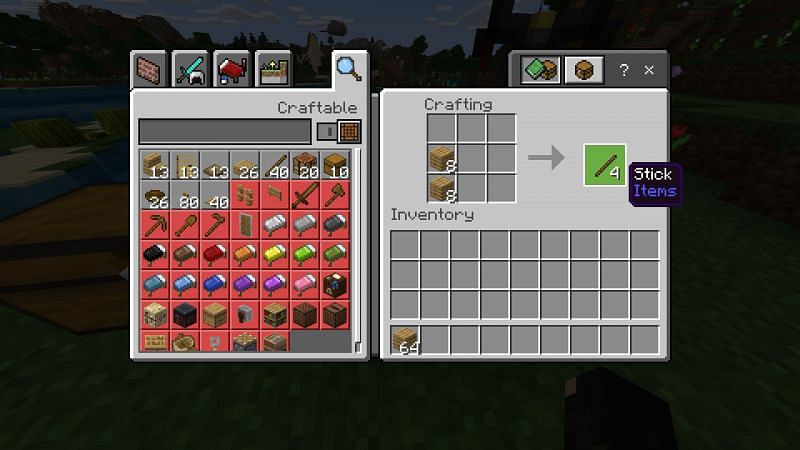
Task: Click the recipe book search field
Action: [224, 131]
